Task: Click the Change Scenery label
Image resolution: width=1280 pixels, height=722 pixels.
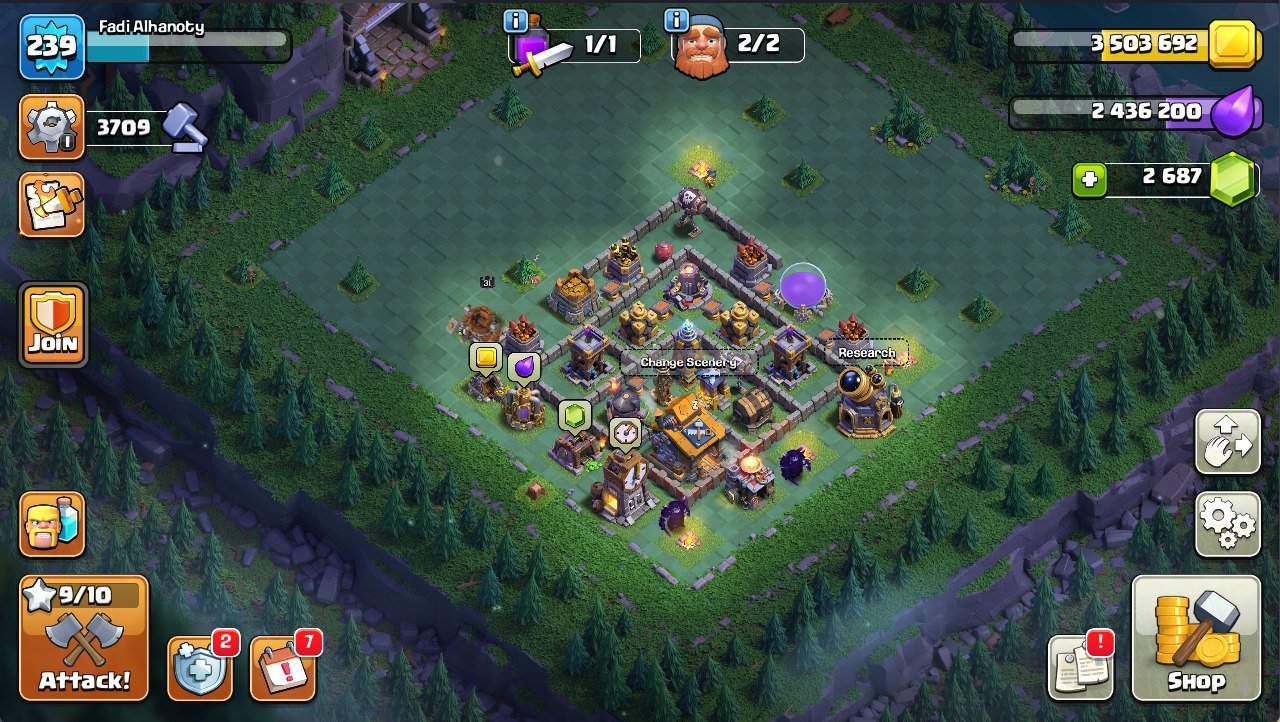Action: click(689, 362)
